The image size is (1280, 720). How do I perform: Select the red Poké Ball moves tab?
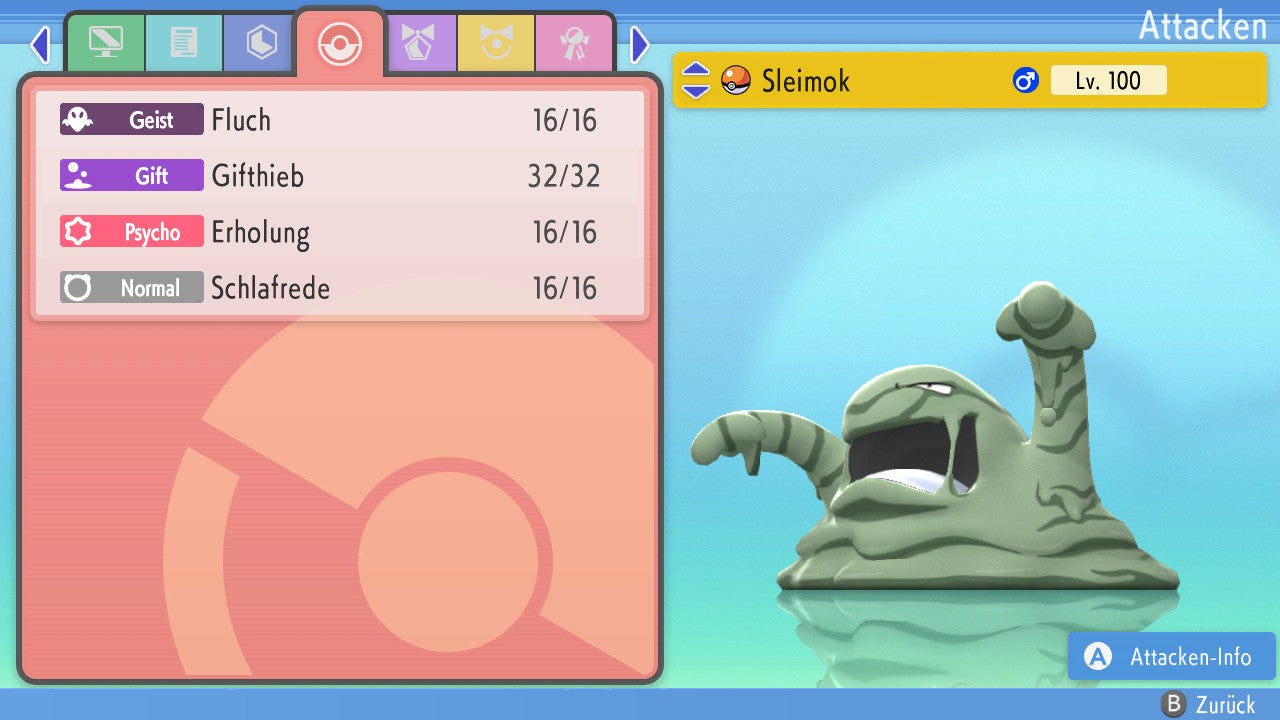[340, 43]
